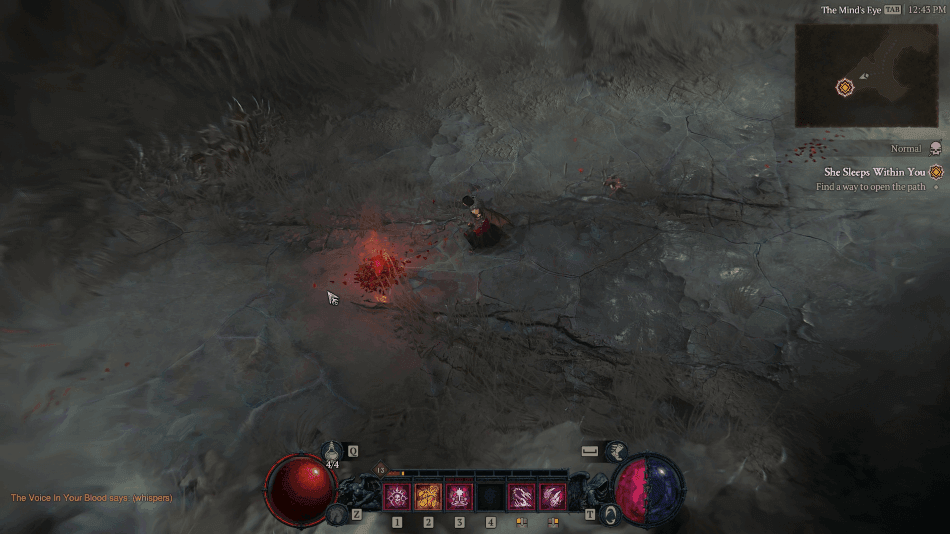Cast the skill in hotbar slot 3
This screenshot has width=950, height=534.
coord(459,497)
